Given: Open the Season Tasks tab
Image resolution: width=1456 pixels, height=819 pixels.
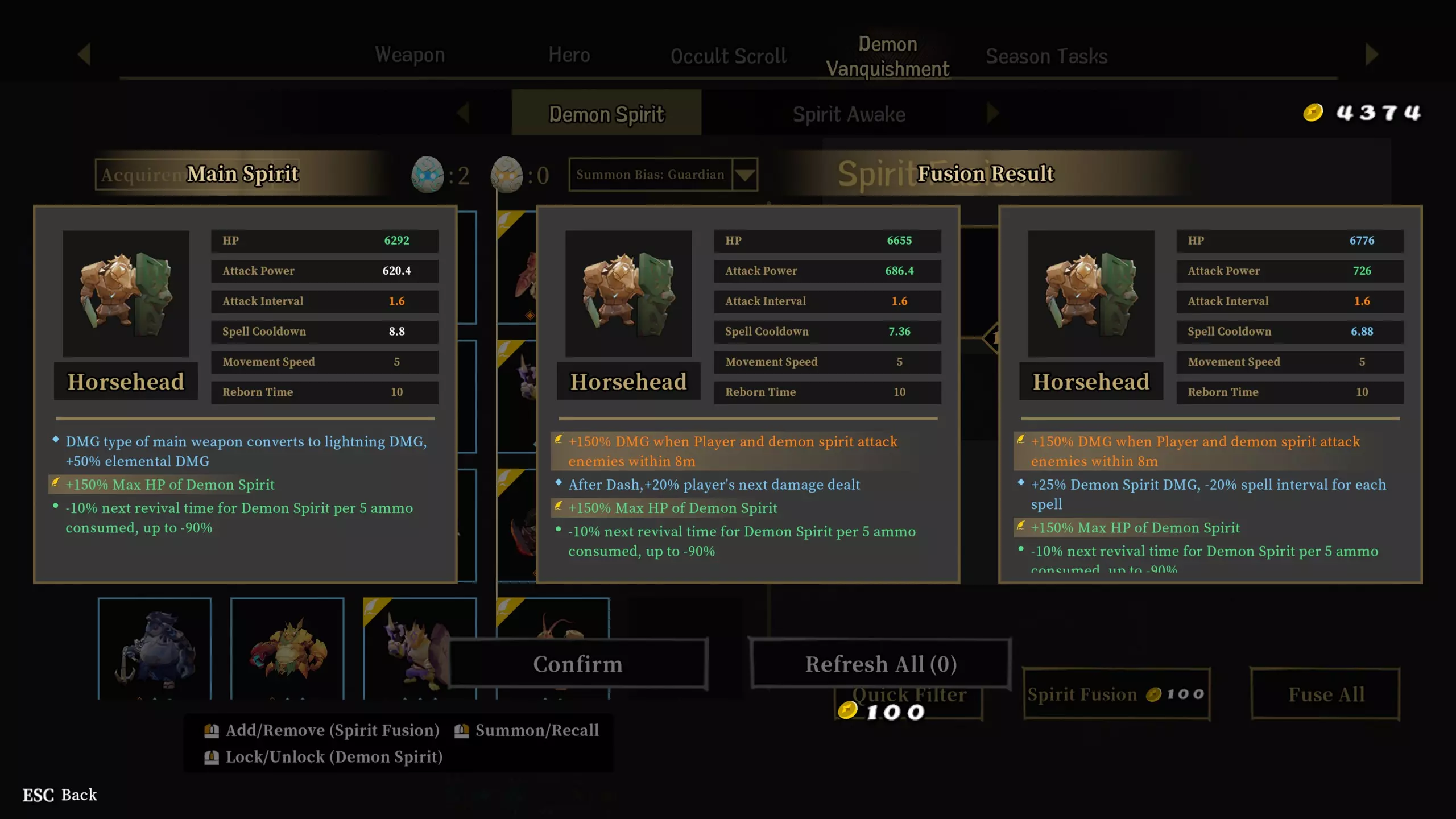Looking at the screenshot, I should click(1046, 56).
